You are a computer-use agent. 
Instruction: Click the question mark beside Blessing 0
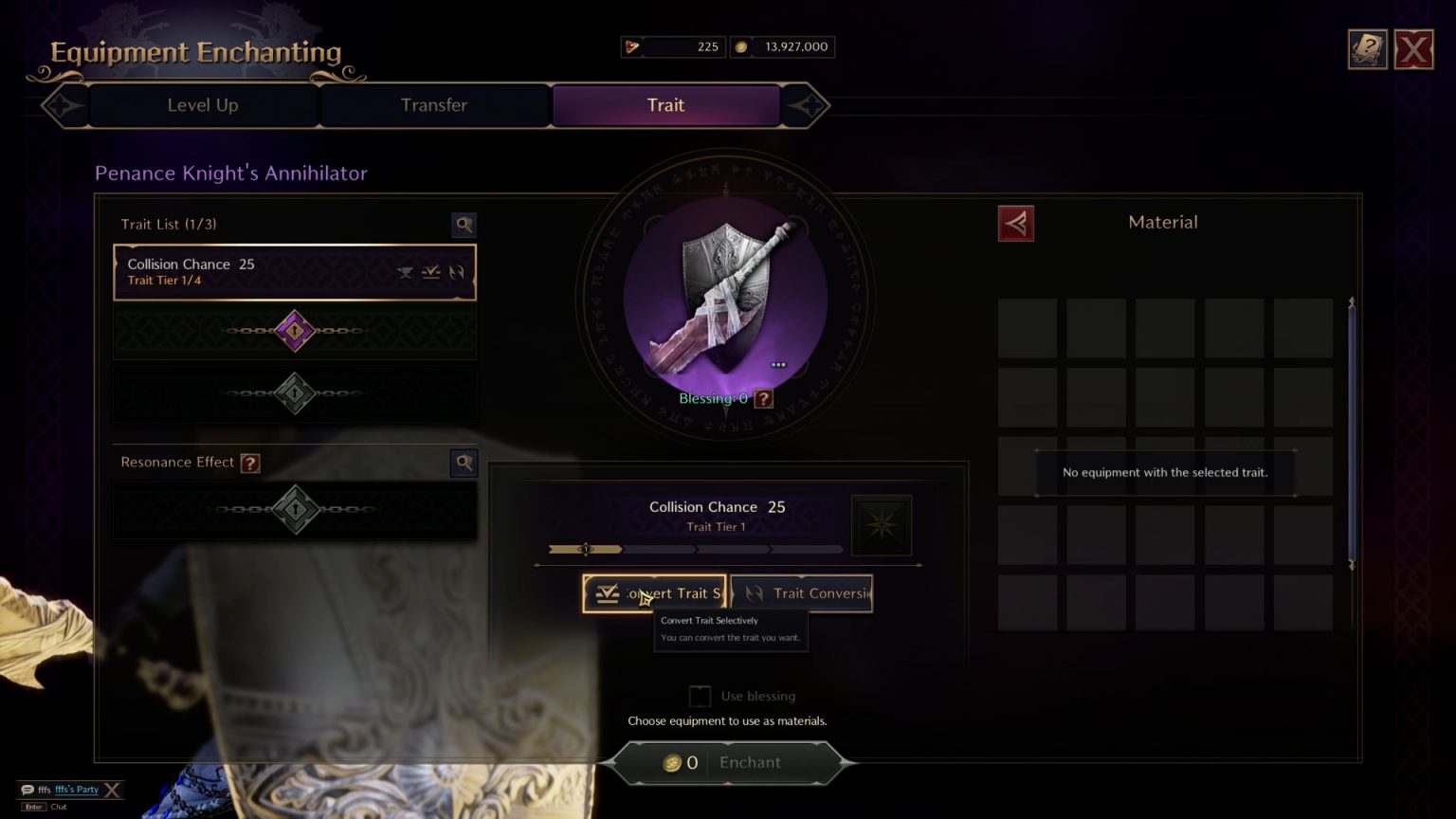(x=764, y=398)
